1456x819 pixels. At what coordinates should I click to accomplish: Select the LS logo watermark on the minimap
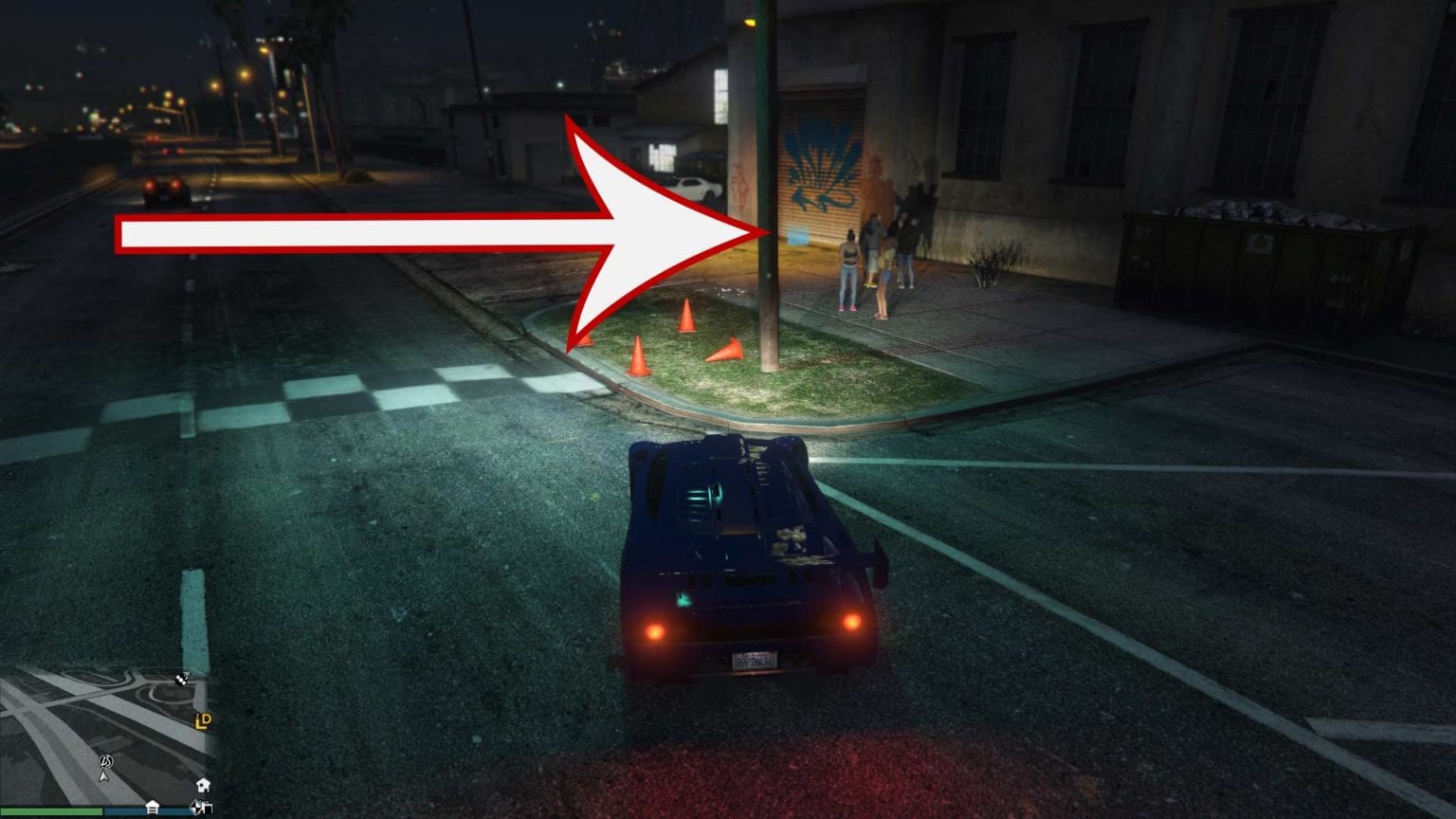106,762
